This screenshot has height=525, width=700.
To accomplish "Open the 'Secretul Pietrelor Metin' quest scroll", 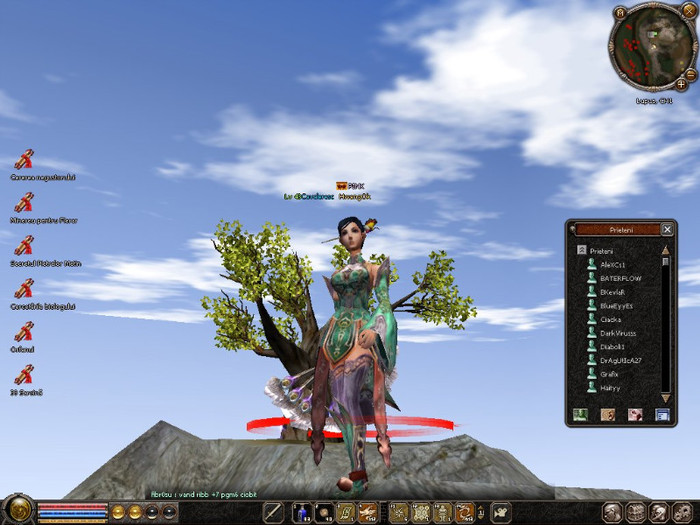I will tap(24, 245).
